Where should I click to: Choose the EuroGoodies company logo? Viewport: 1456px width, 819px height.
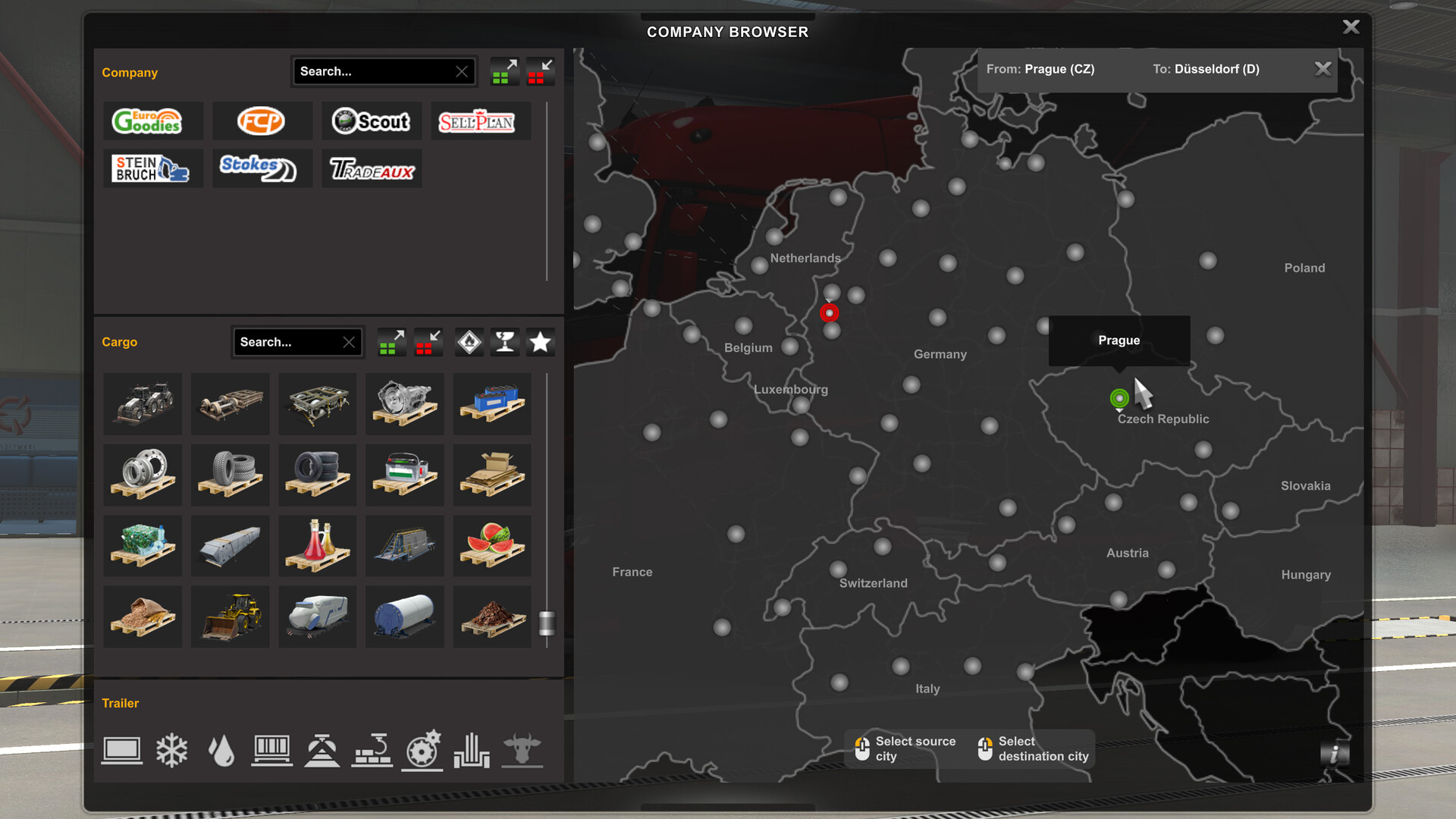153,121
